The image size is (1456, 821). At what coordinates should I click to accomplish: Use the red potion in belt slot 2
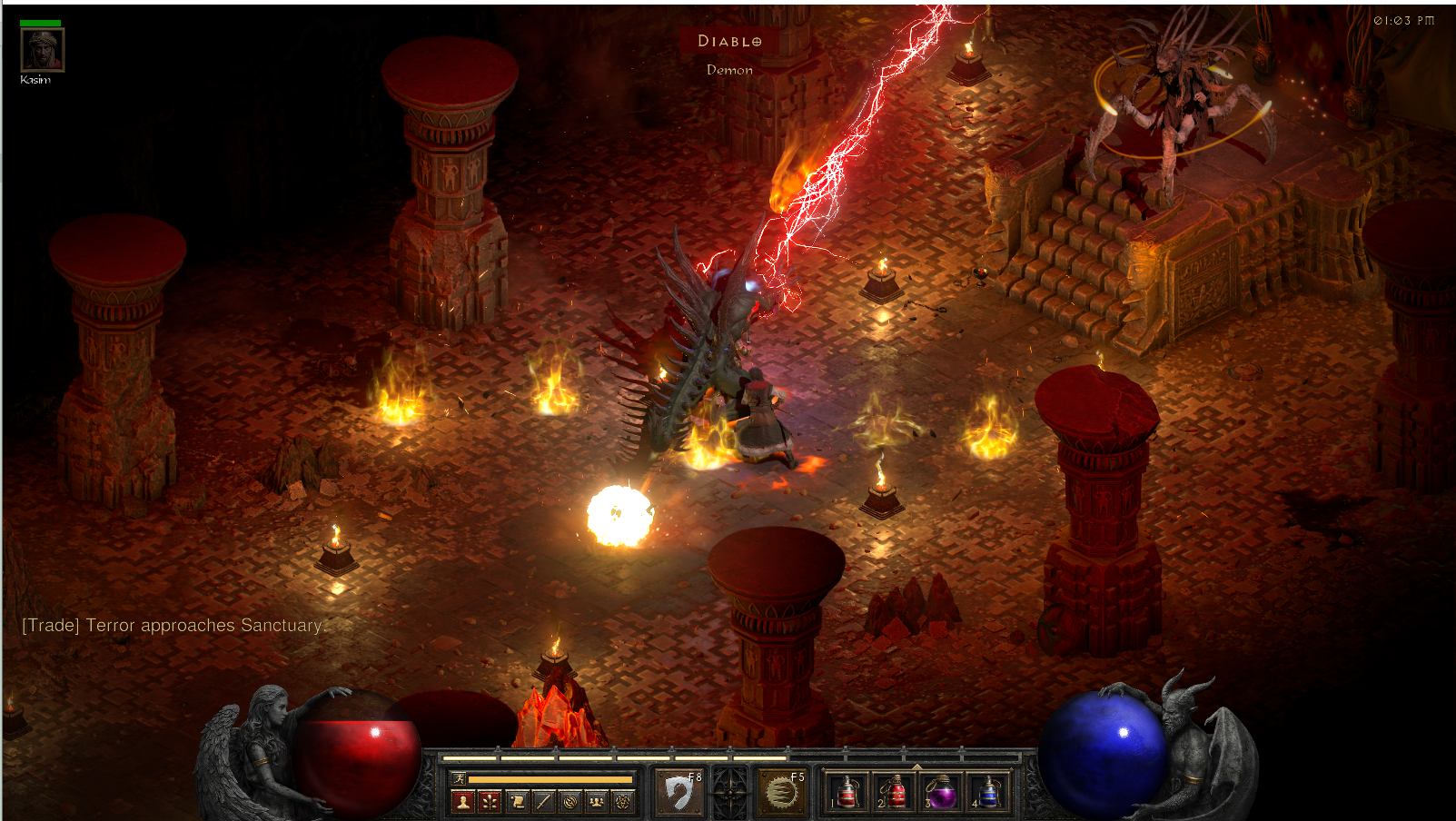point(894,792)
